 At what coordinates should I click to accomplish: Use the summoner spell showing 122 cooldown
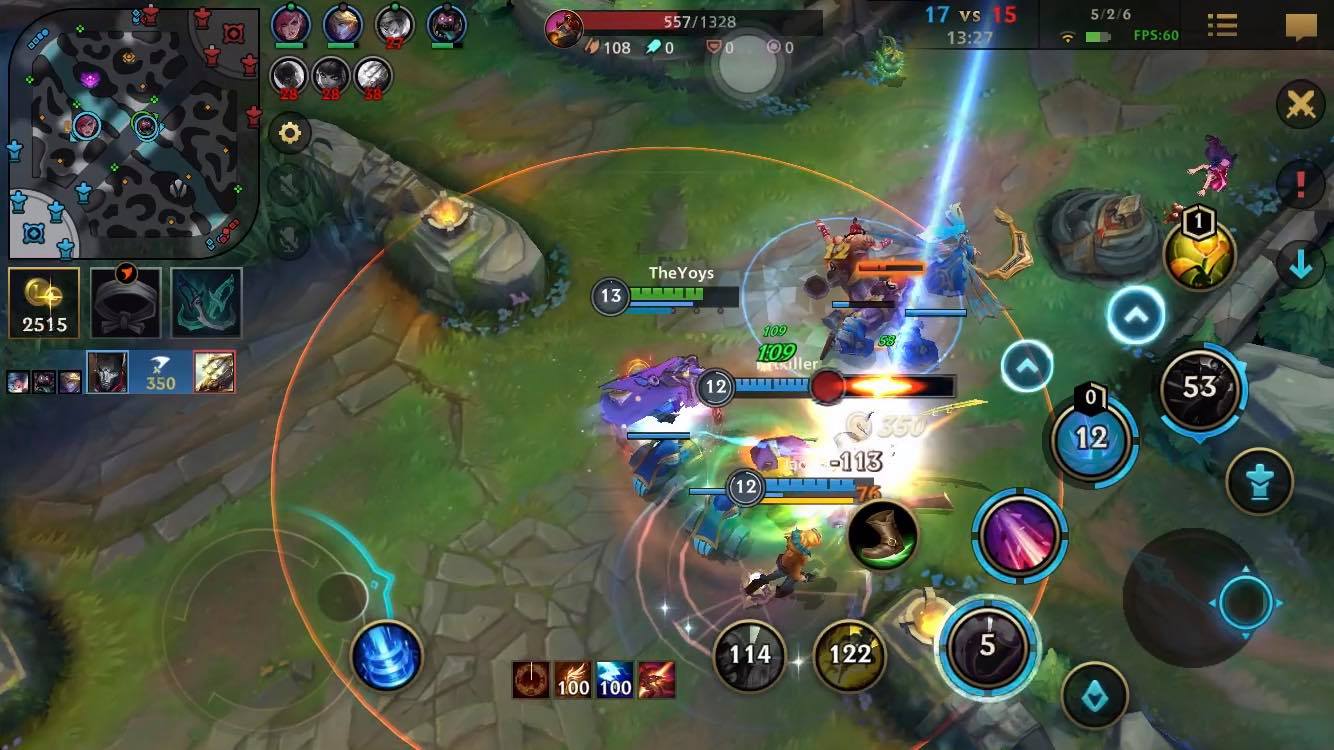(x=850, y=655)
